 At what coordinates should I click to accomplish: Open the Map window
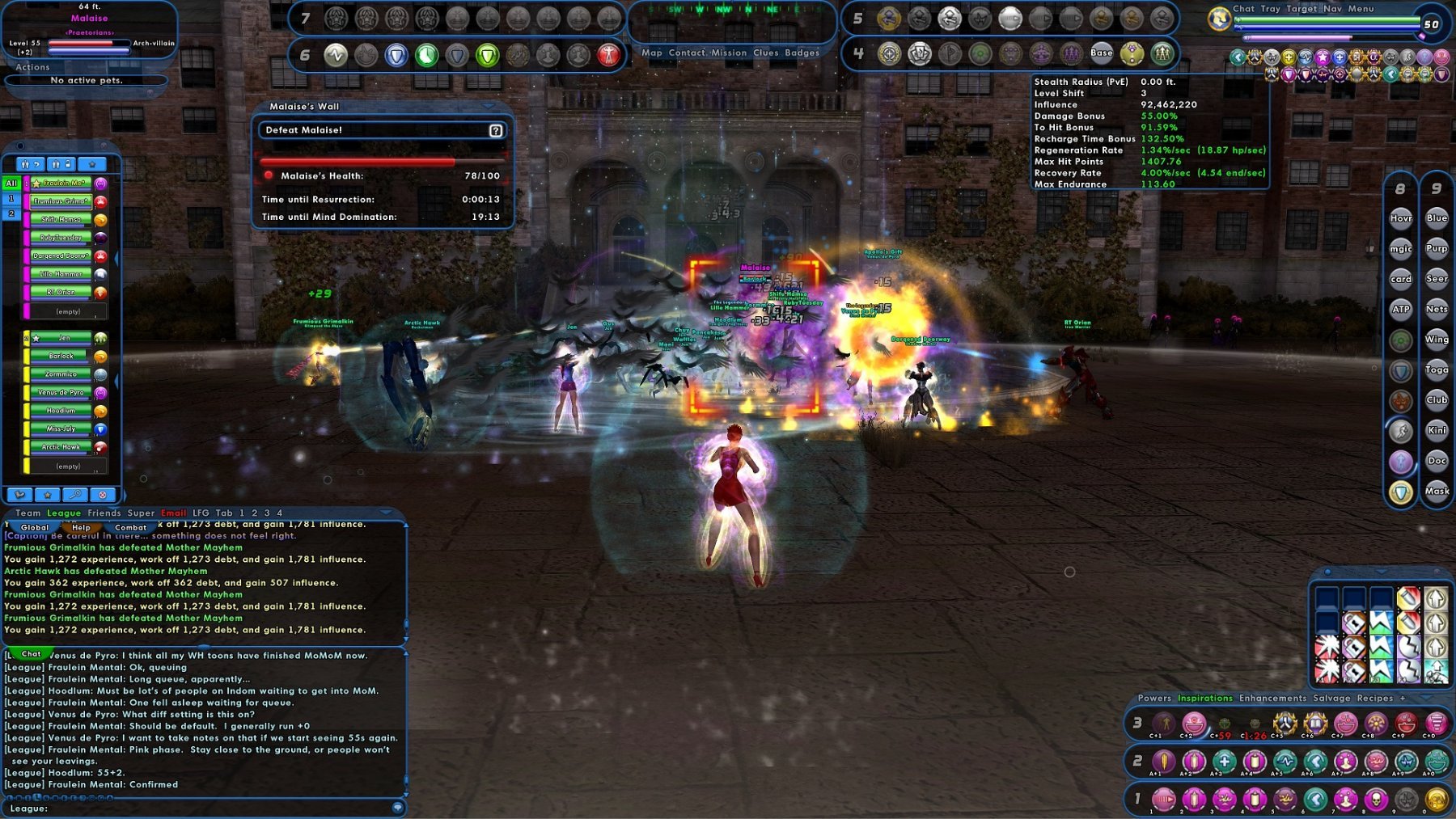click(651, 53)
